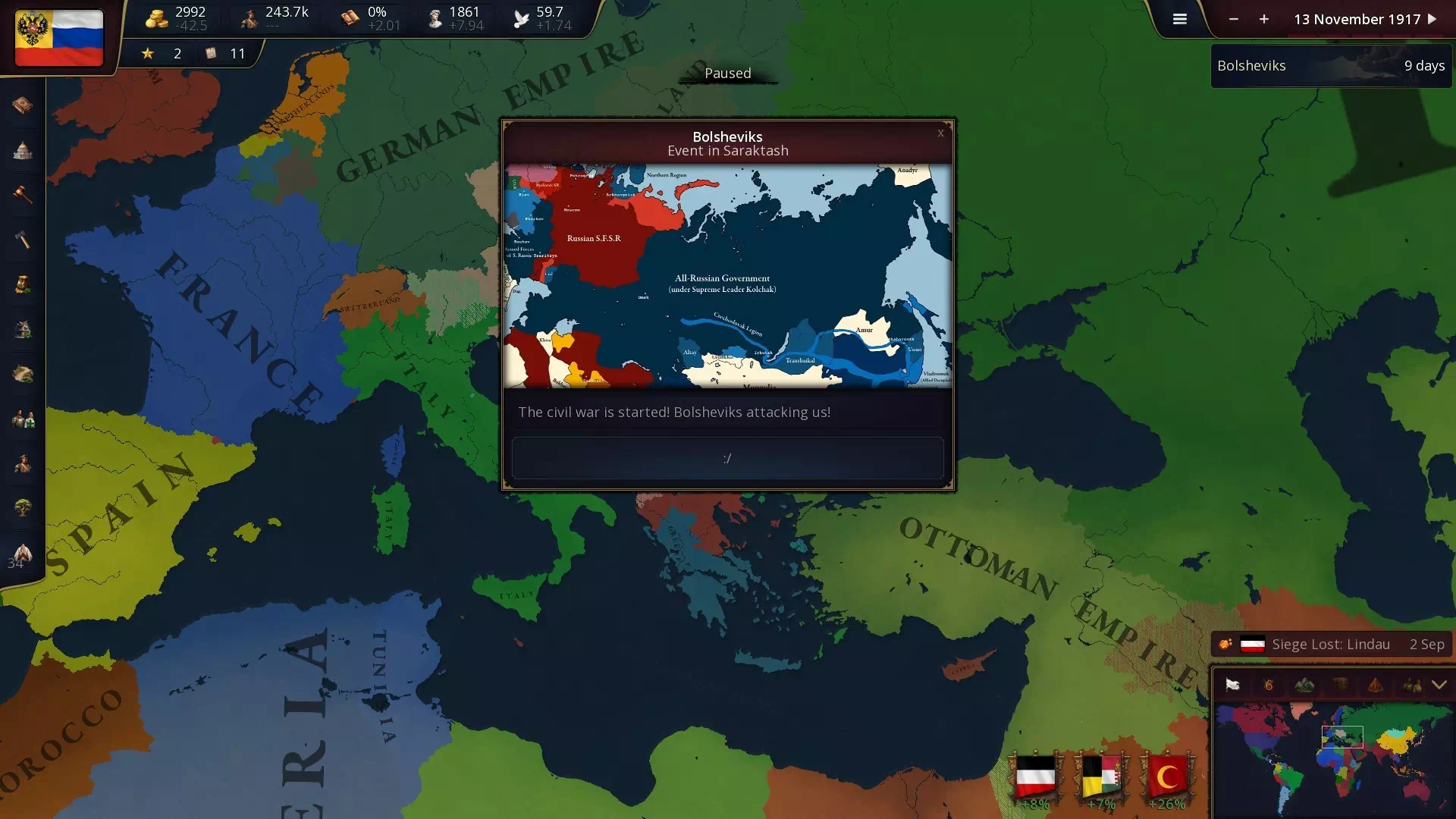Open the Siege Lost: Lindau message
Screen dimensions: 1456x819
click(x=1331, y=645)
